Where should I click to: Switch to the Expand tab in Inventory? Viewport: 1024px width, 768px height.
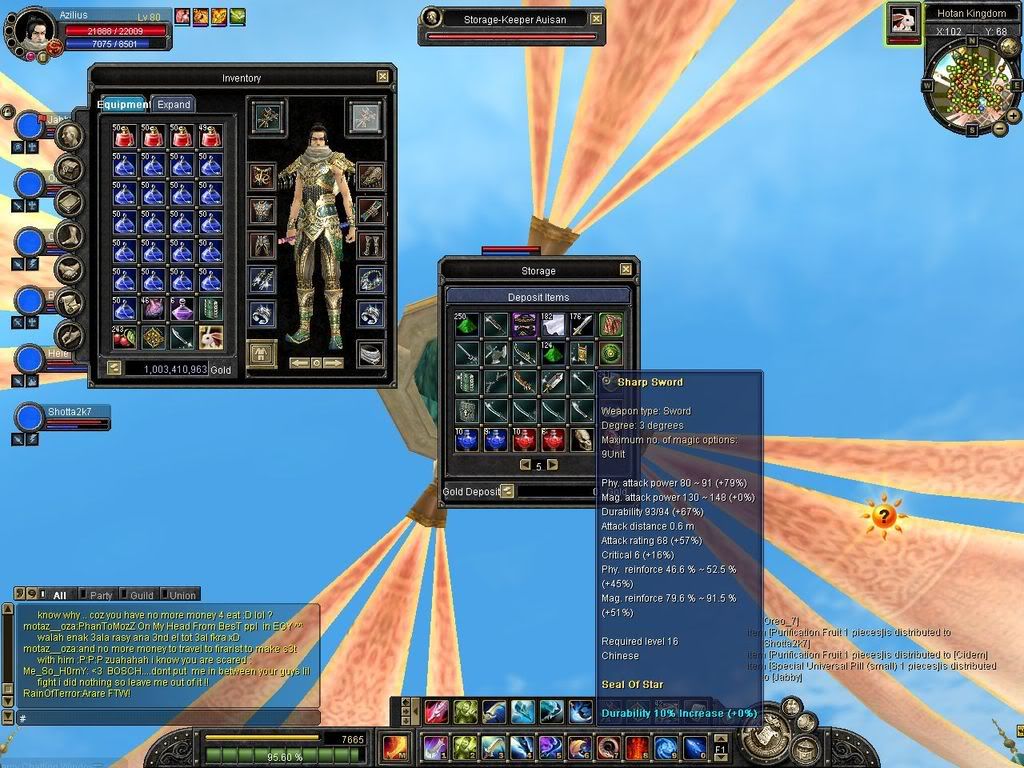click(173, 104)
